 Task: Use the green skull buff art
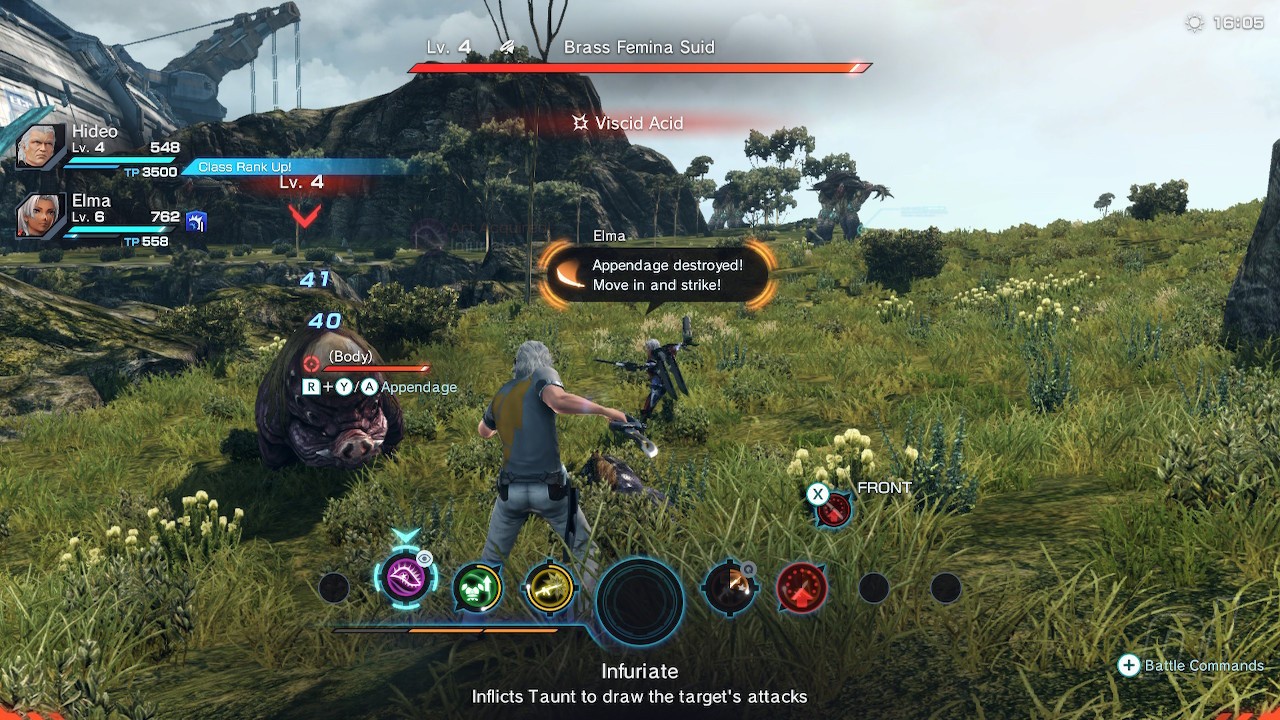pyautogui.click(x=477, y=587)
